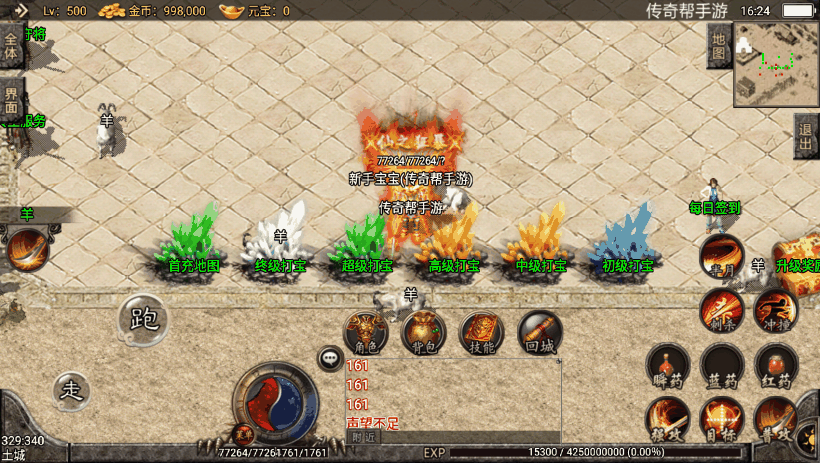Click the 退出 exit button
This screenshot has height=463, width=820.
tap(806, 136)
